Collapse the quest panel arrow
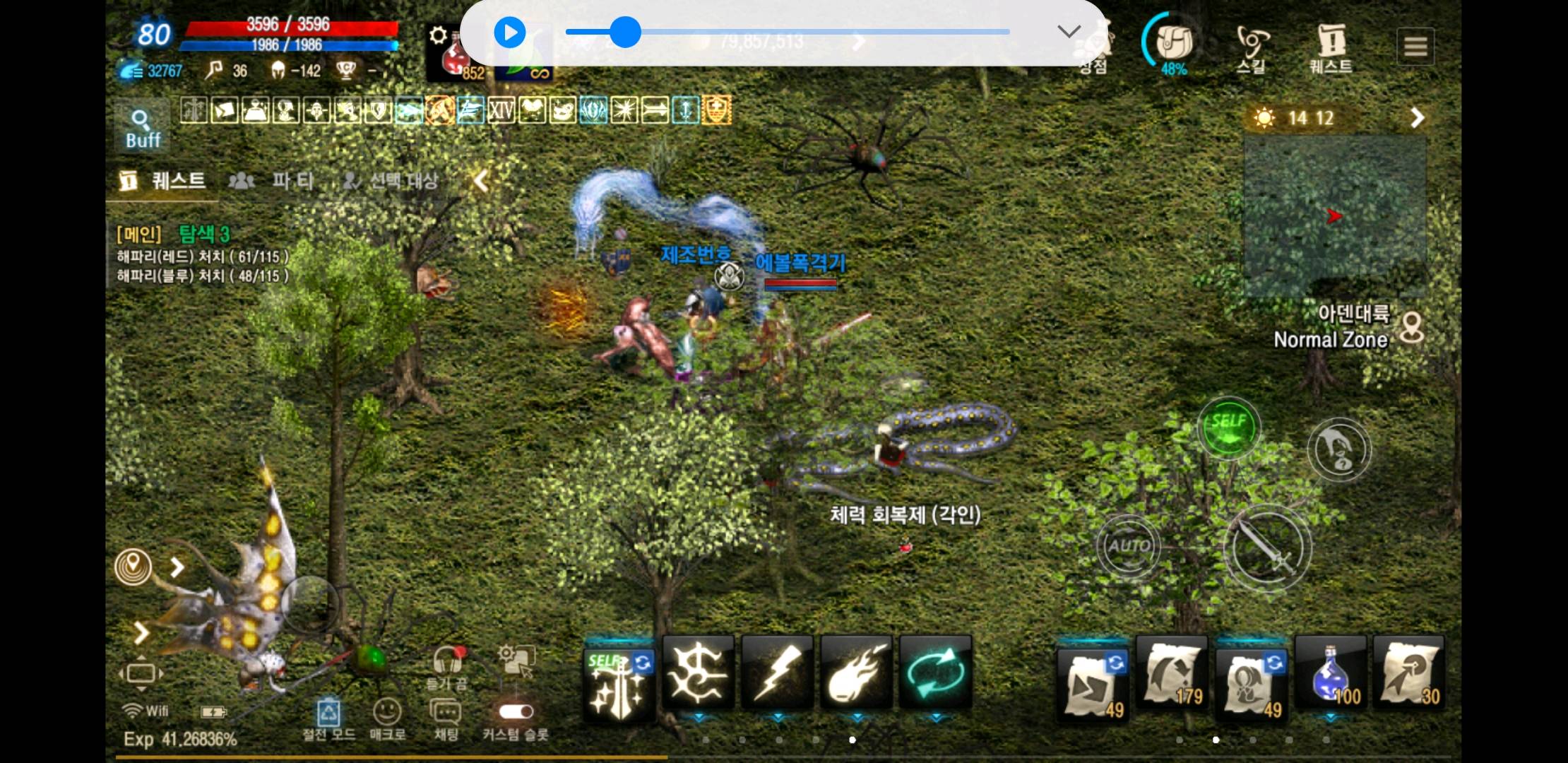1568x763 pixels. pos(481,181)
